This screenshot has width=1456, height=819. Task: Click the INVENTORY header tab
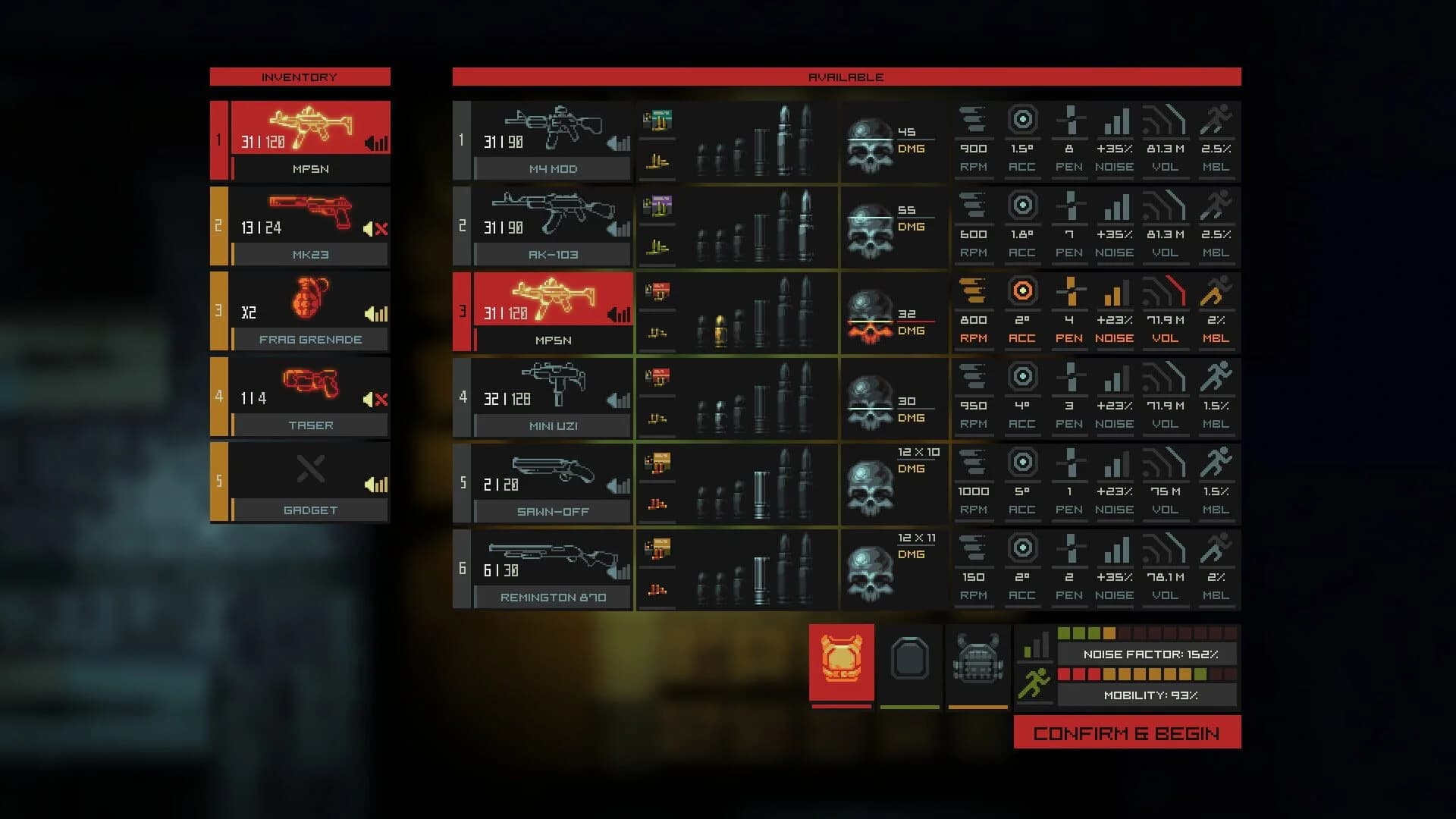click(x=300, y=77)
